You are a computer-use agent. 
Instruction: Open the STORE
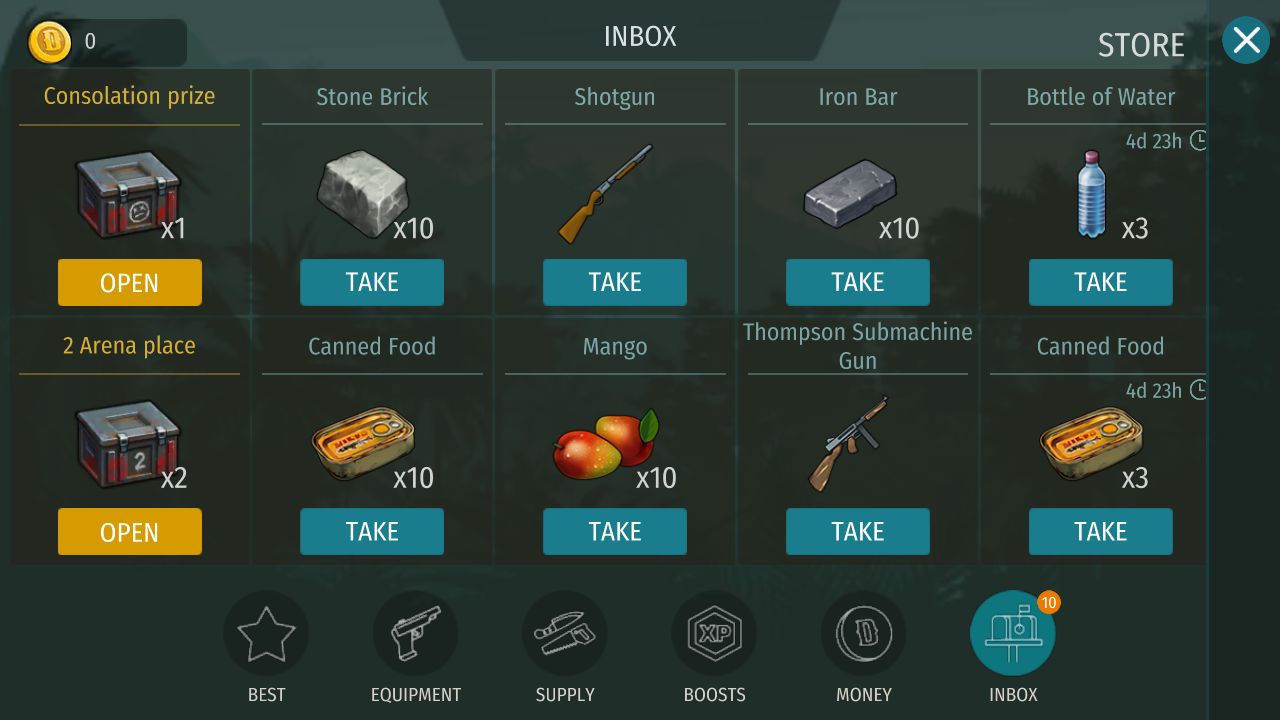point(1140,44)
